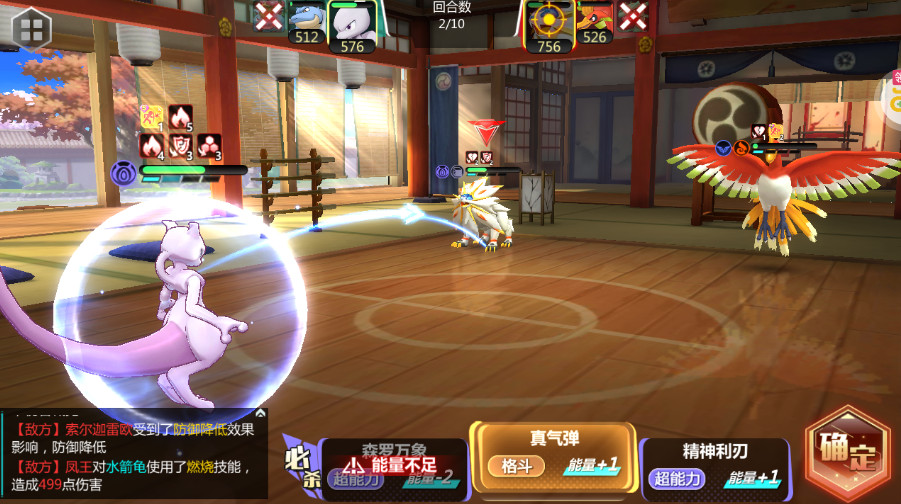Choose the 精神利刃 psychic skill
901x504 pixels.
[x=713, y=464]
